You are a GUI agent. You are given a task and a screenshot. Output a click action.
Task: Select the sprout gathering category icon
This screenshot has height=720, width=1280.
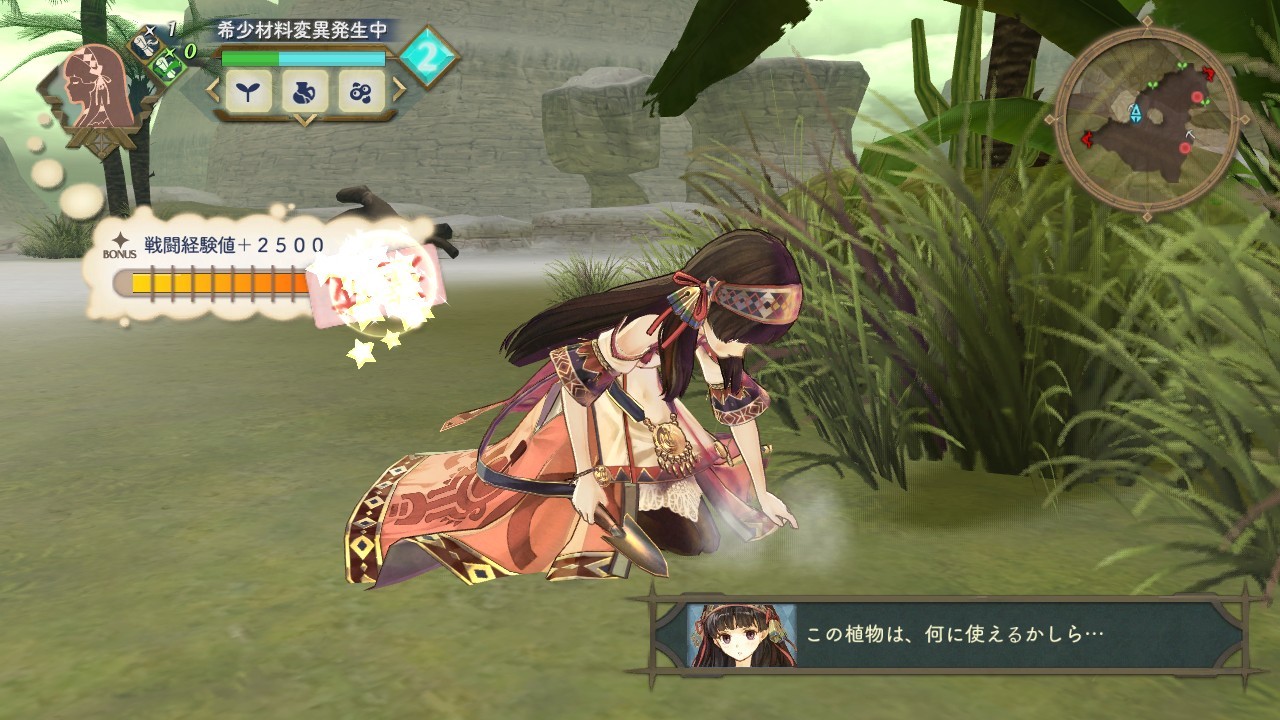[x=248, y=91]
